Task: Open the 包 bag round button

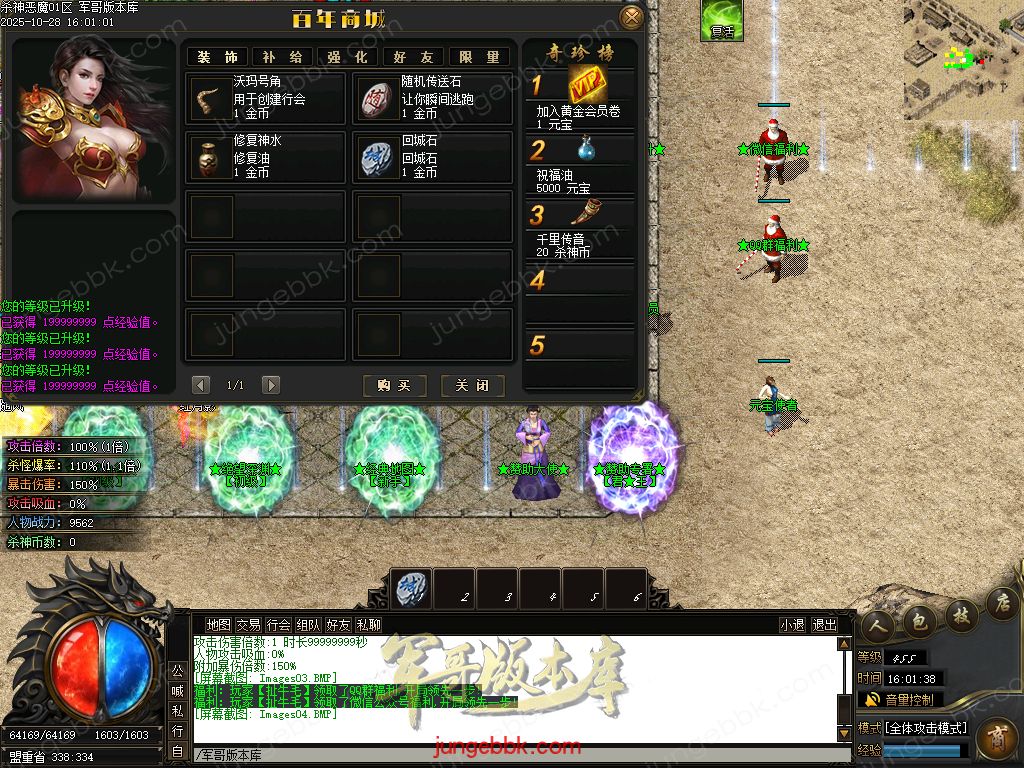Action: tap(919, 621)
